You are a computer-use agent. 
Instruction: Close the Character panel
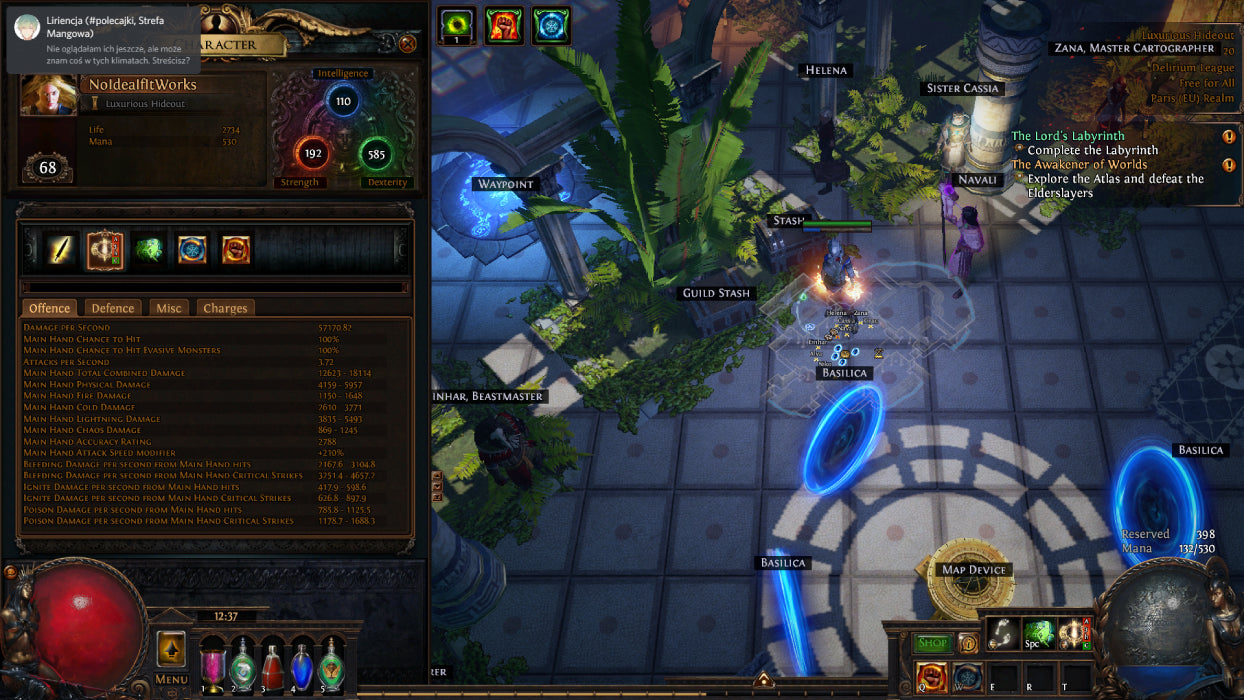[407, 44]
